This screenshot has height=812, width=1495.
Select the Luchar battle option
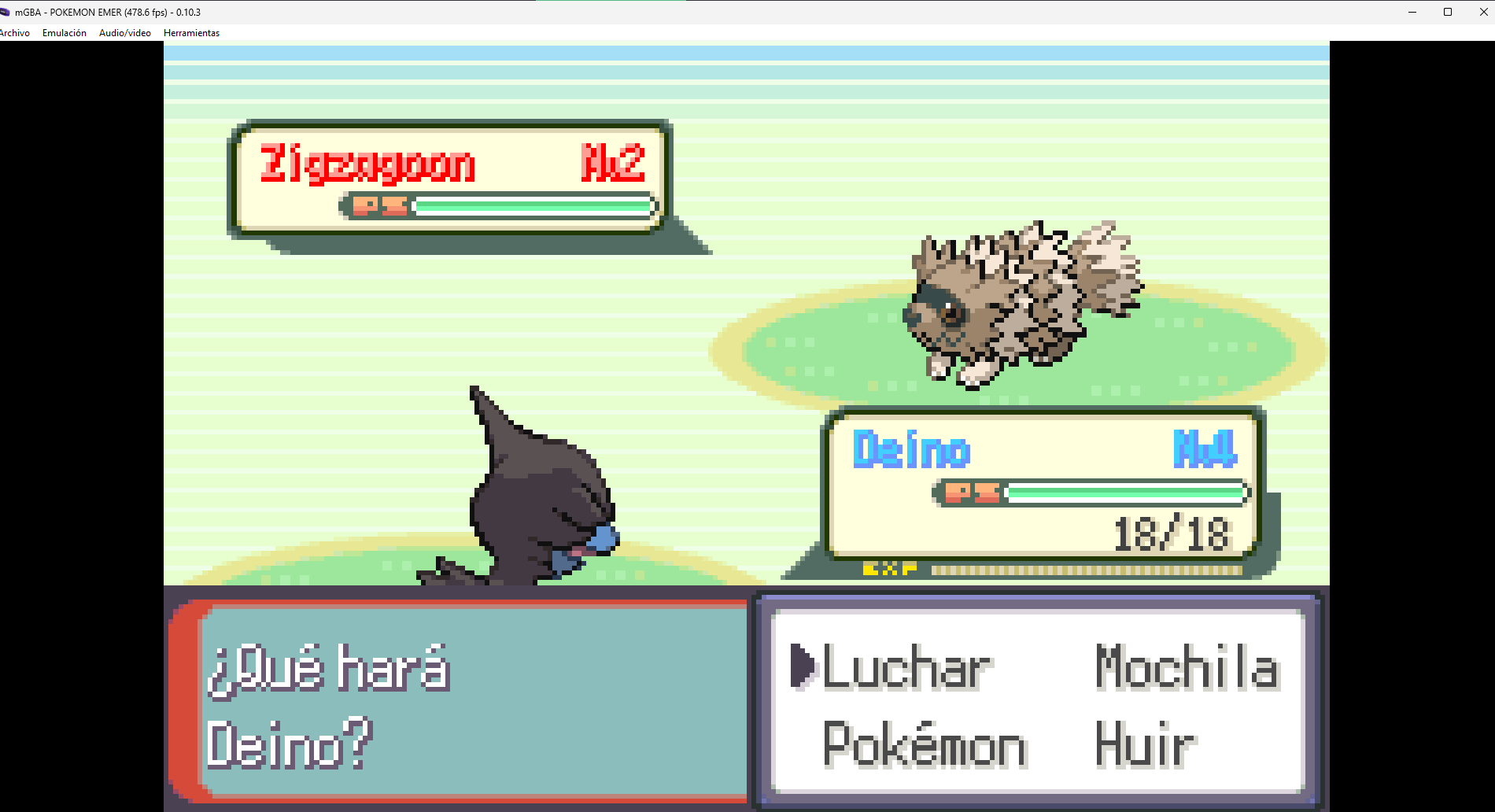click(x=906, y=669)
